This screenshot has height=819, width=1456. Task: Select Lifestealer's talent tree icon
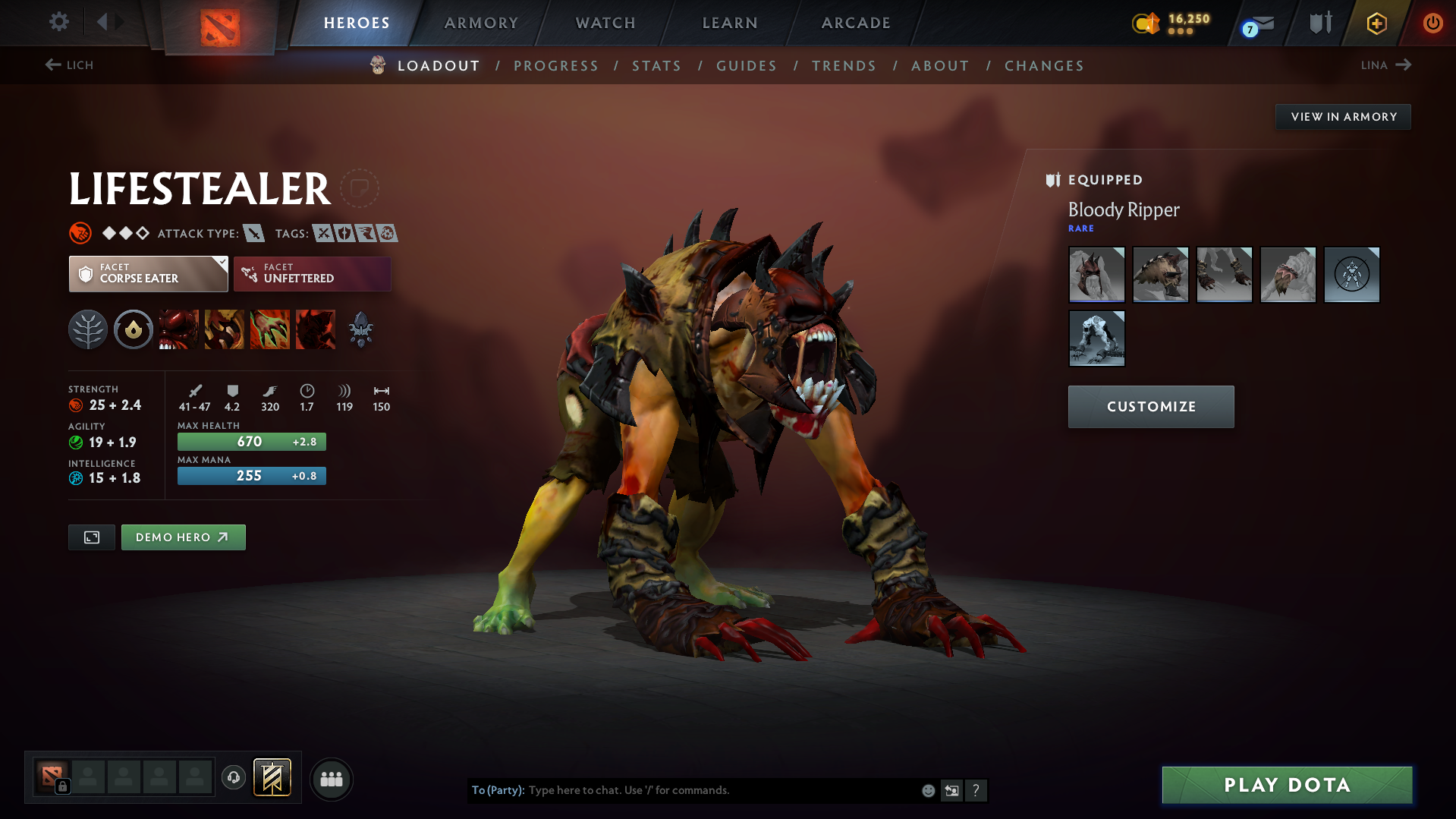[88, 329]
